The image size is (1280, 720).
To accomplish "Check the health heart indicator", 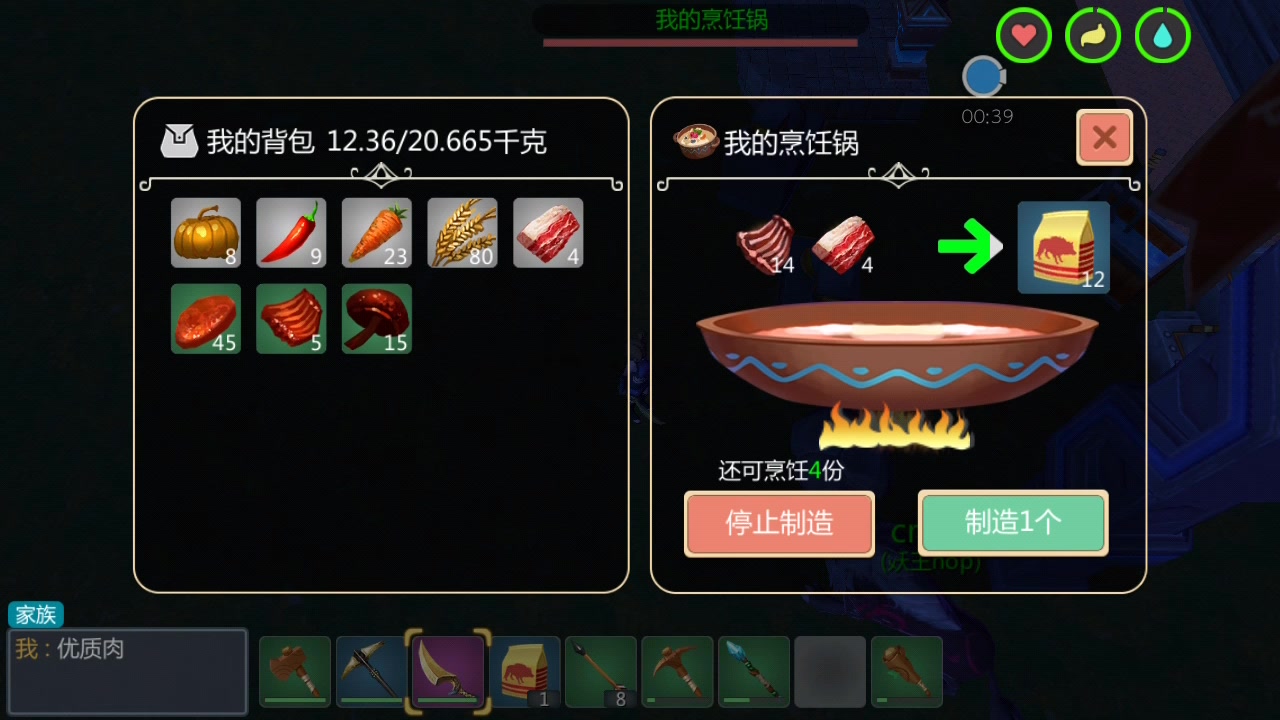I will 1023,35.
